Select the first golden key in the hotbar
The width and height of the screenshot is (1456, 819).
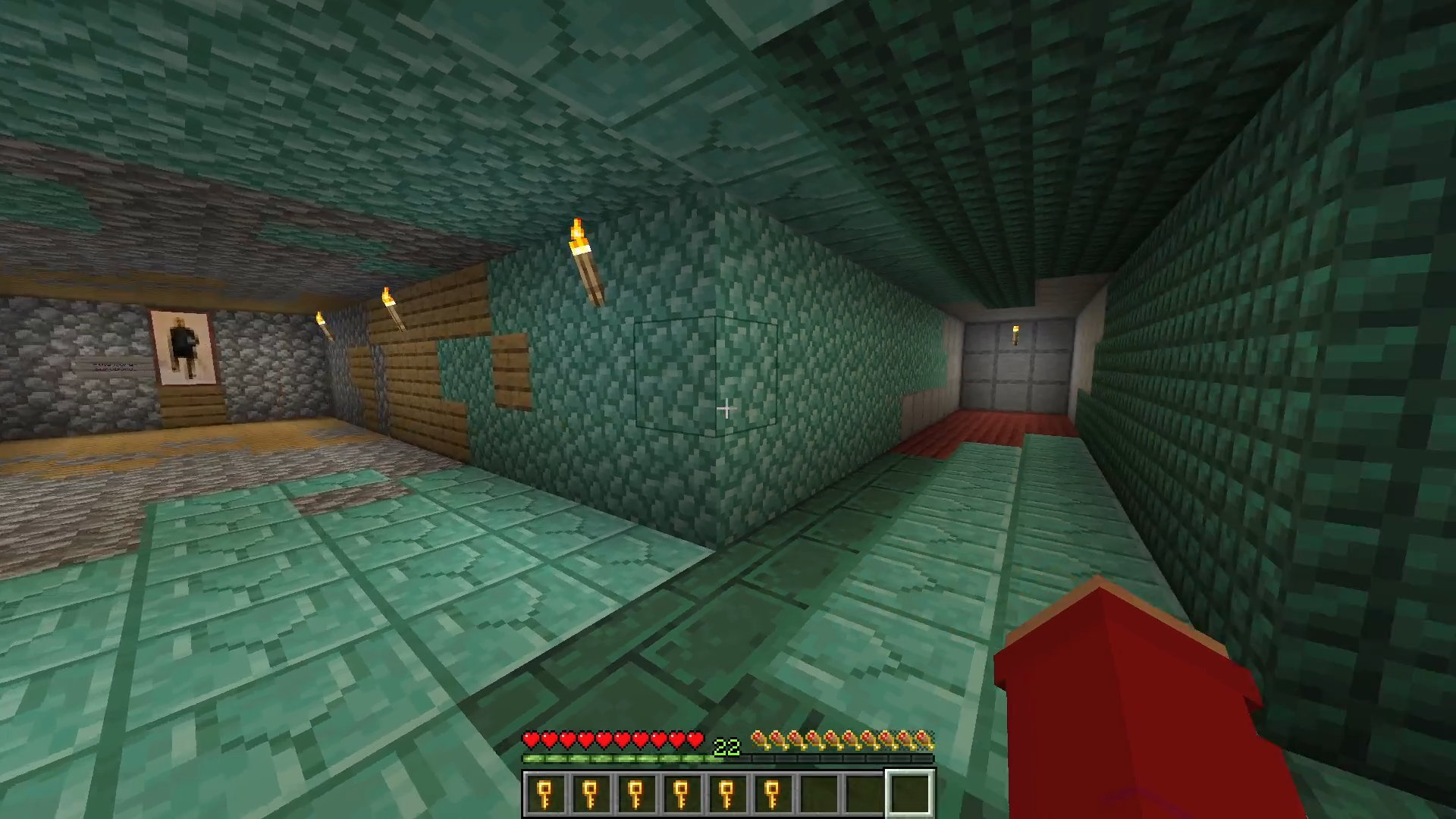point(544,794)
